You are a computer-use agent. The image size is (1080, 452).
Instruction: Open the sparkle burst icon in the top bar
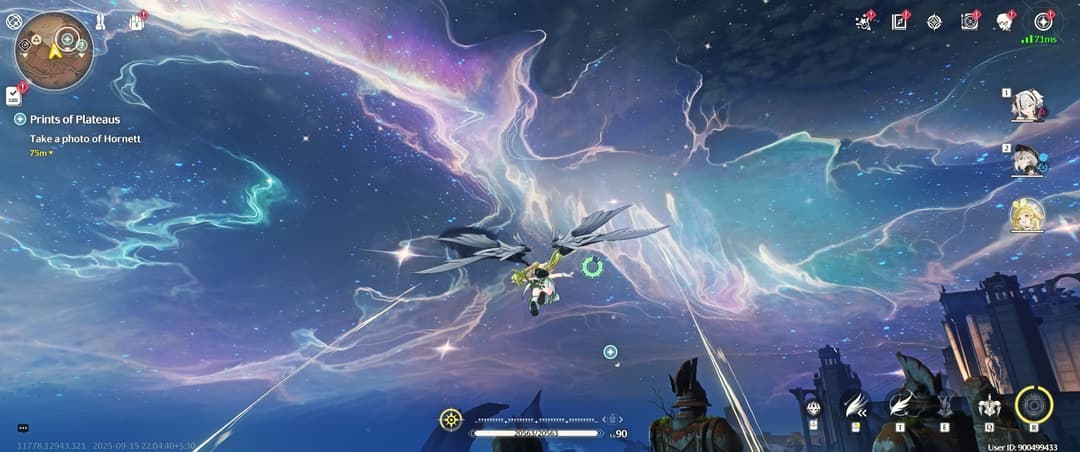pos(864,21)
